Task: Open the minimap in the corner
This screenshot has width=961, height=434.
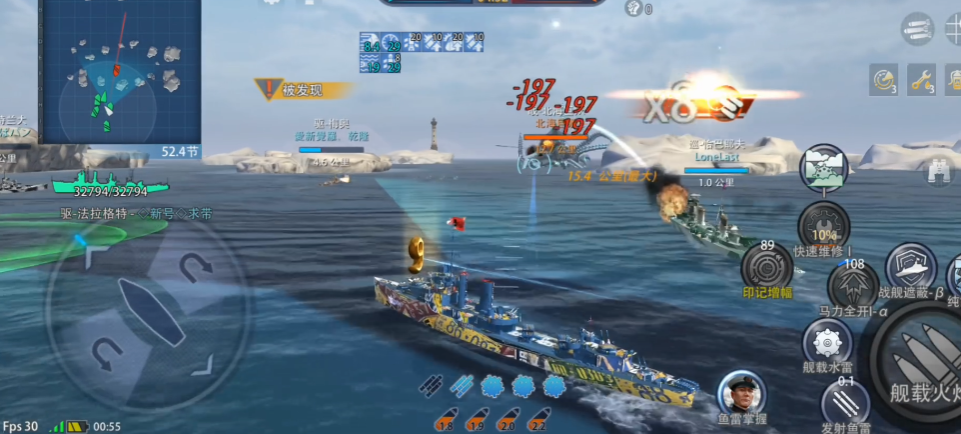Action: [120, 72]
